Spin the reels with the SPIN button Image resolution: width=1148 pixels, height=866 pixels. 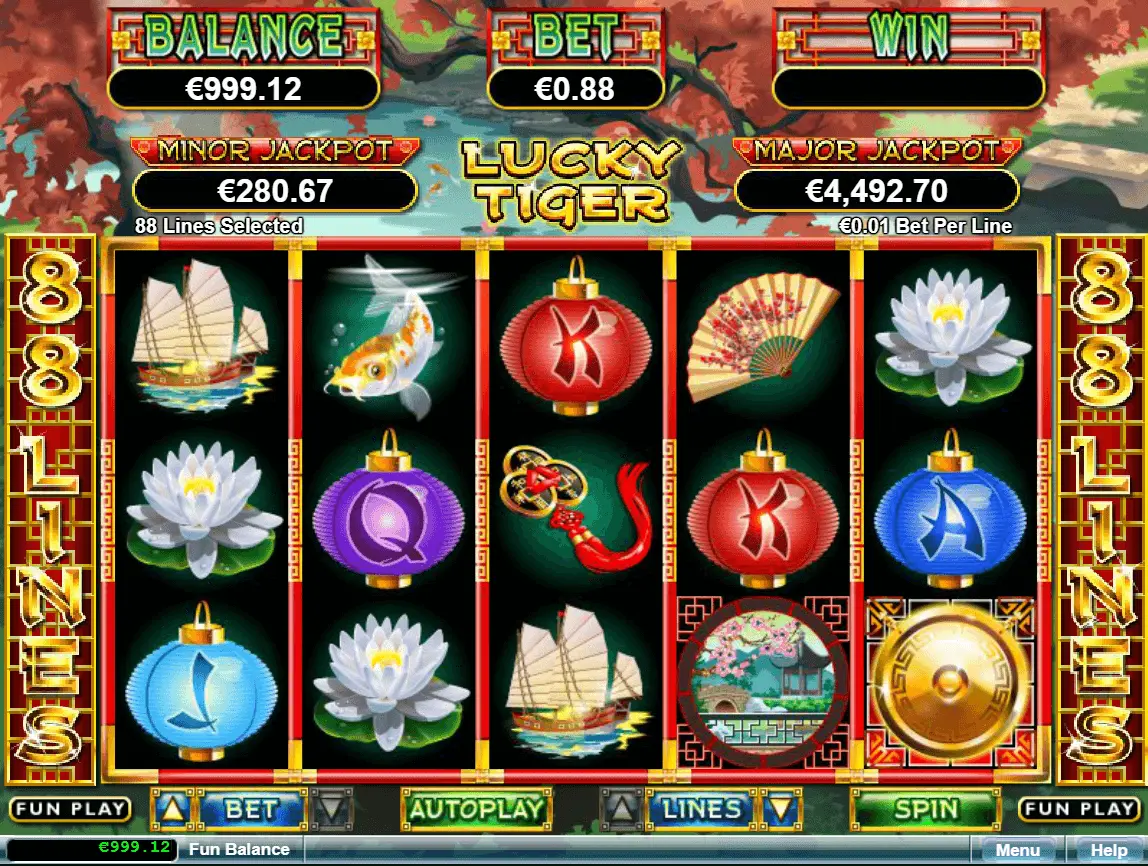tap(925, 809)
